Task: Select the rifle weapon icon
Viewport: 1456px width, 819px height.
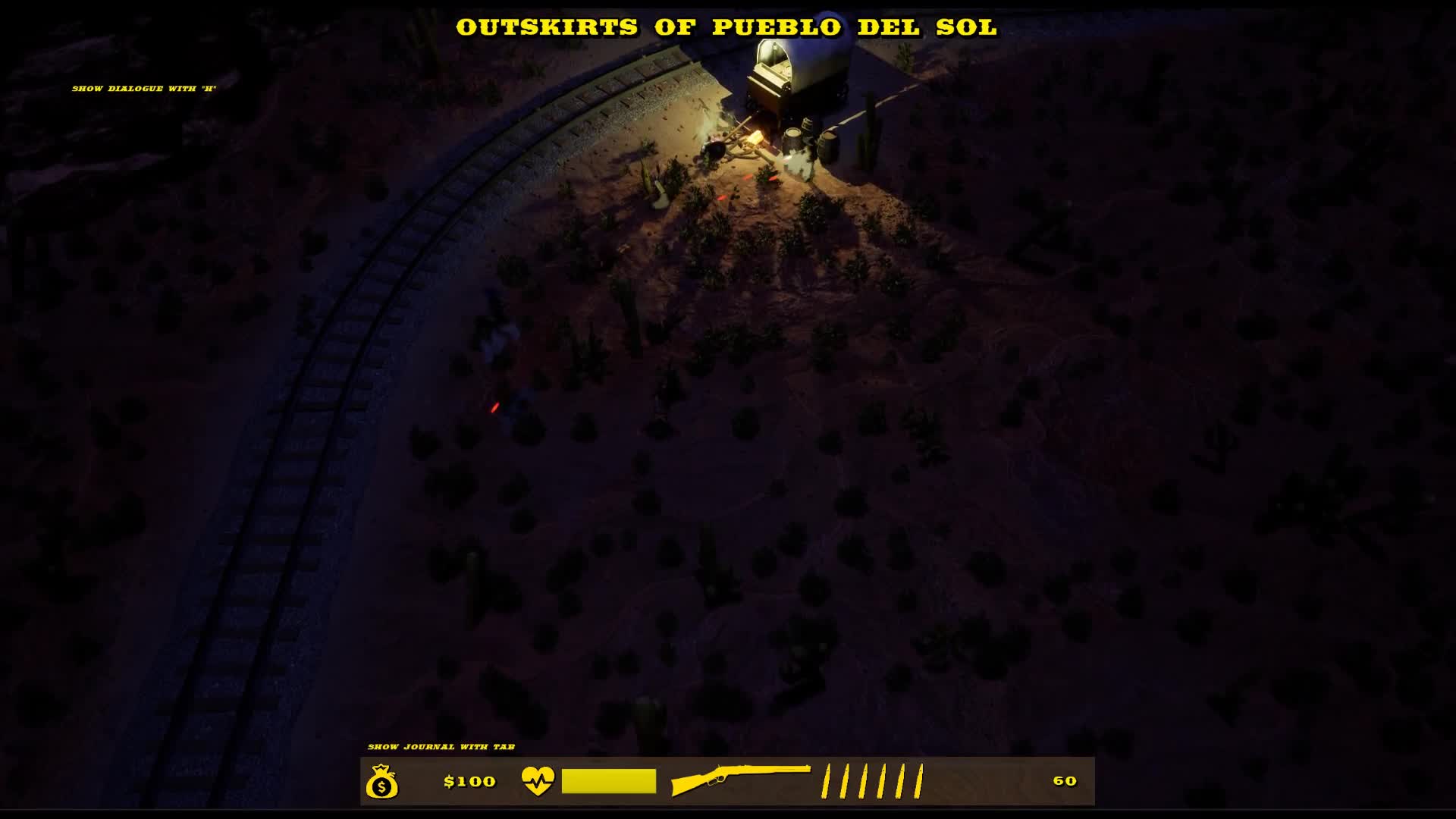Action: pos(739,779)
